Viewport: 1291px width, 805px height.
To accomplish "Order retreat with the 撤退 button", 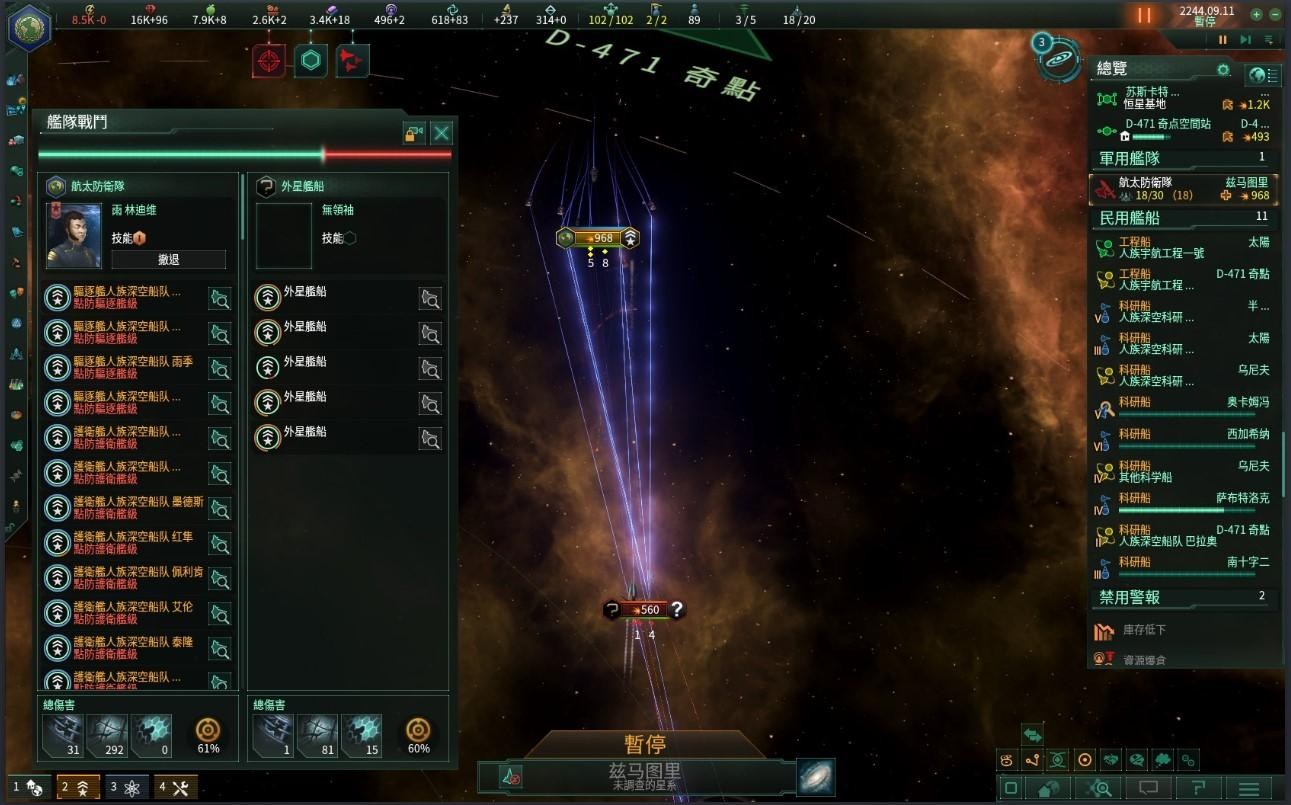I will pyautogui.click(x=168, y=260).
